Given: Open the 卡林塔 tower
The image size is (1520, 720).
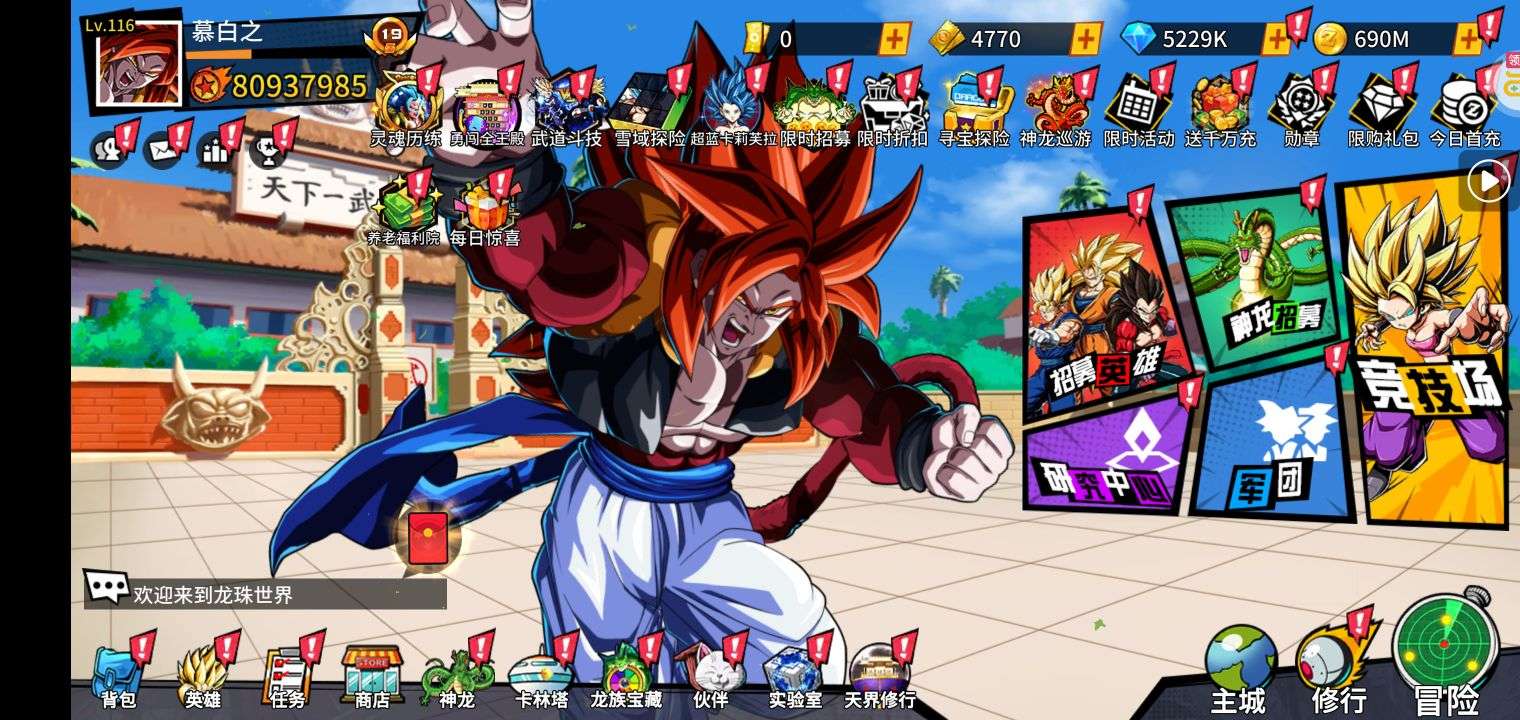Looking at the screenshot, I should pyautogui.click(x=540, y=676).
